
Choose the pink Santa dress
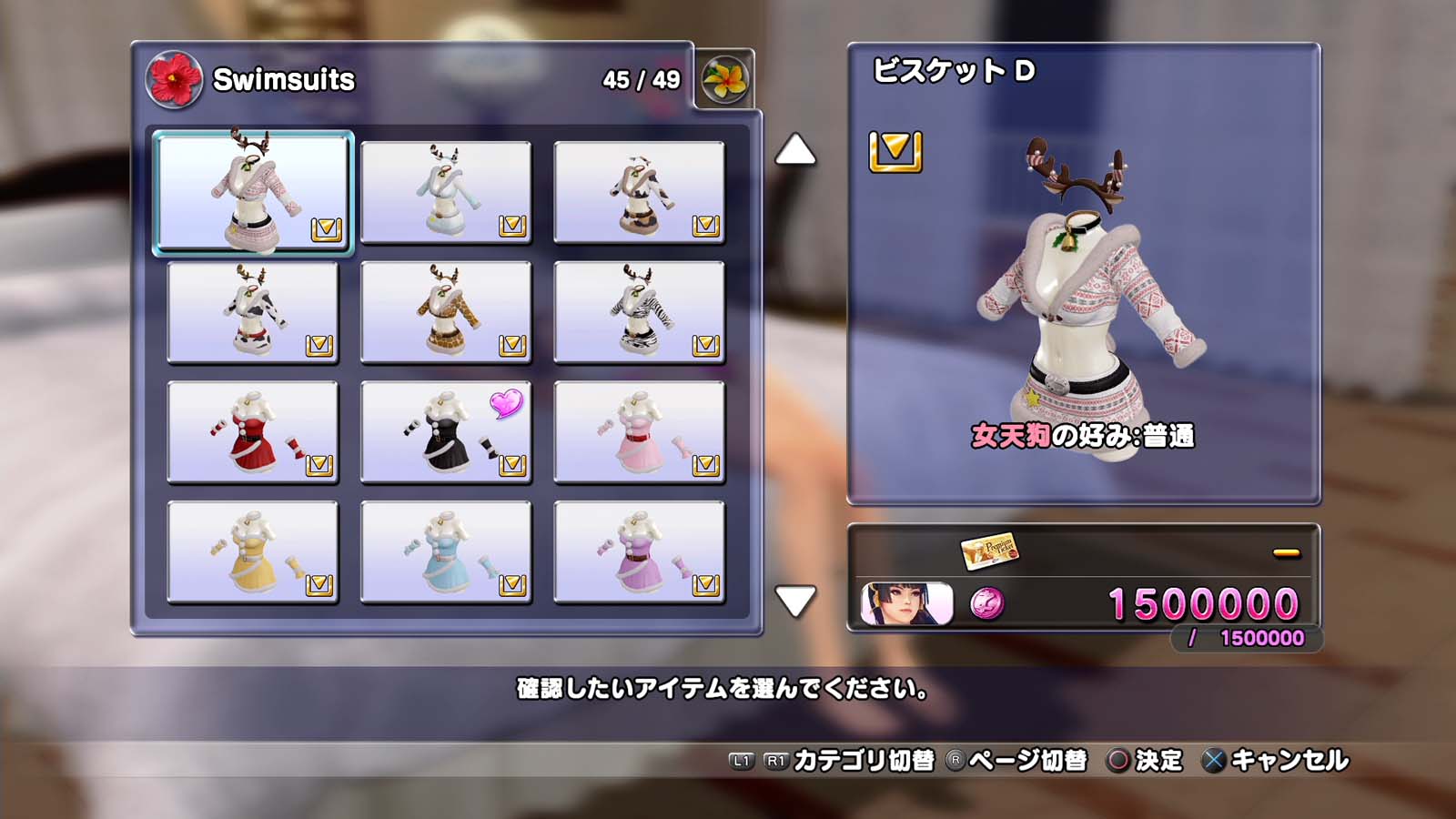coord(639,432)
